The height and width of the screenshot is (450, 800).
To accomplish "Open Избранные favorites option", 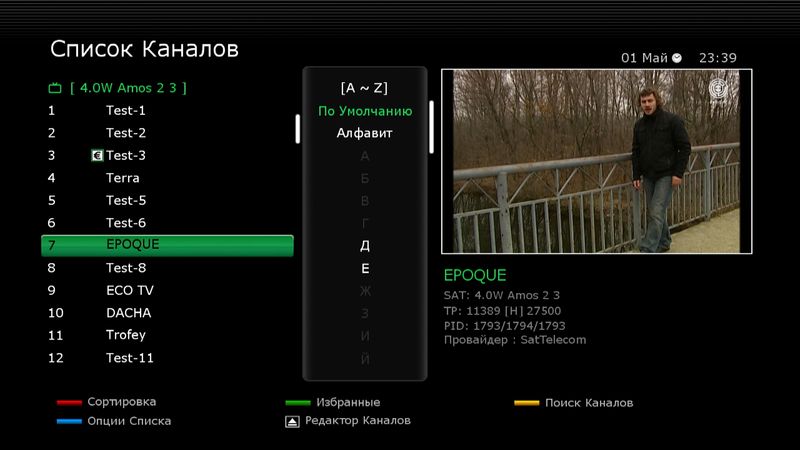I will pyautogui.click(x=347, y=402).
